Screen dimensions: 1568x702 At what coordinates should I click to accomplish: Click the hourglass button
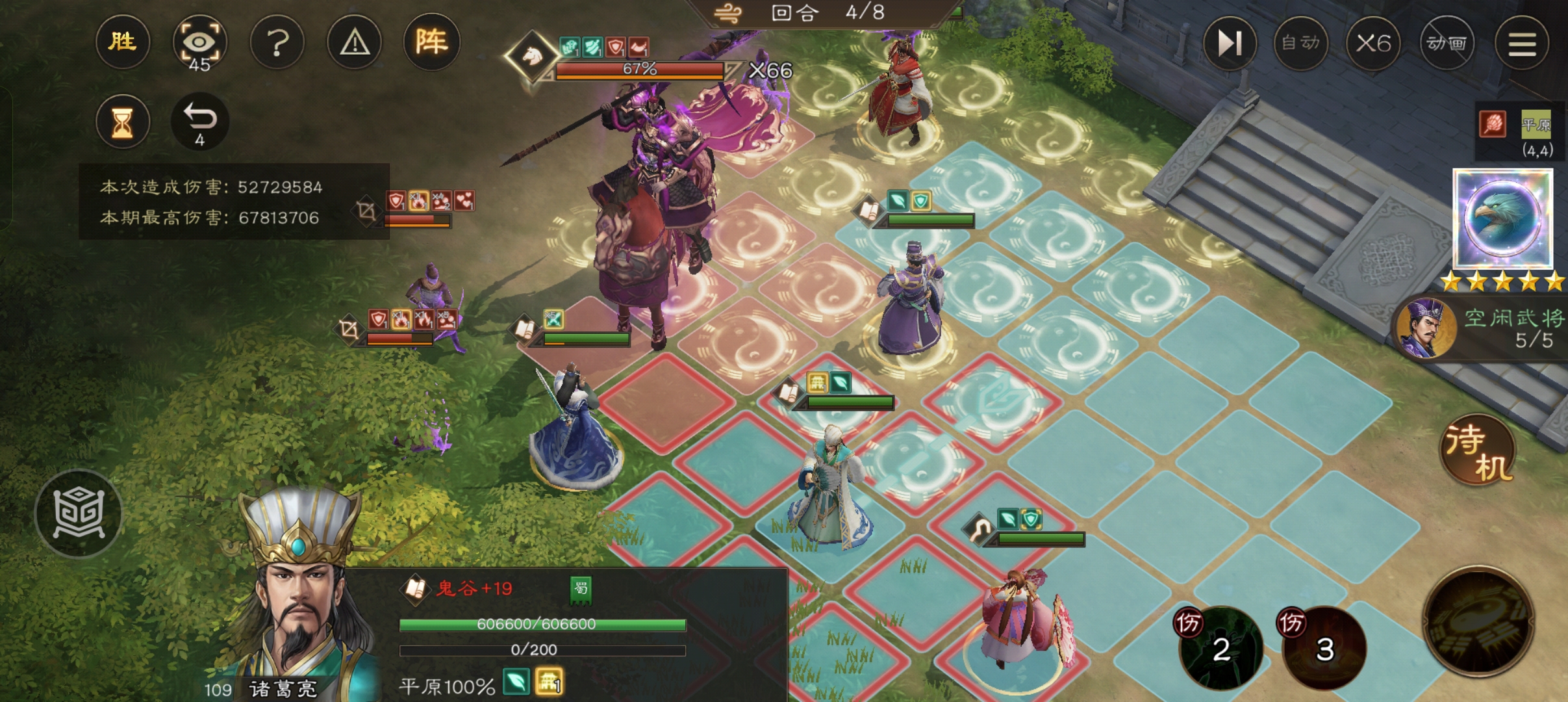coord(122,122)
